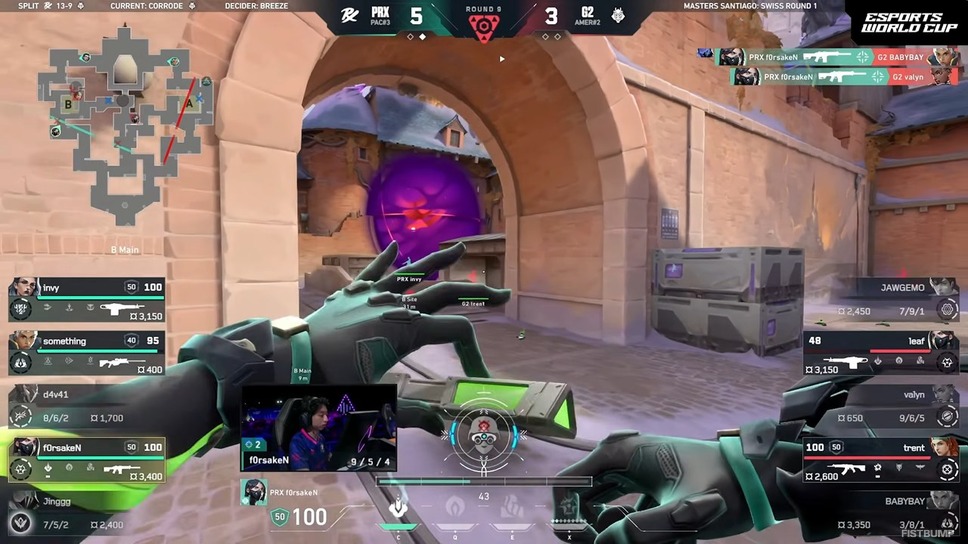This screenshot has width=968, height=544.
Task: Activate the C ability icon
Action: (398, 506)
